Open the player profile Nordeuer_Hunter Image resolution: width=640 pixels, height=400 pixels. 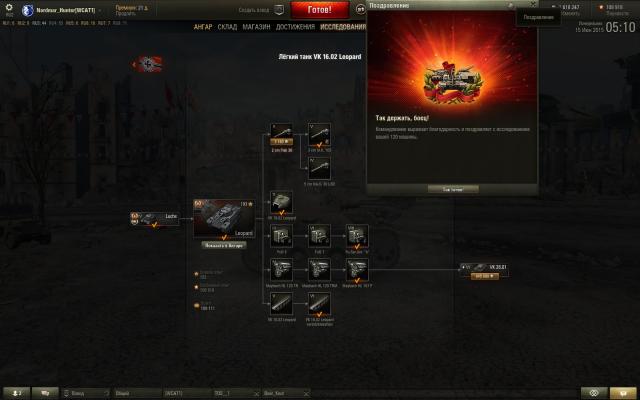(63, 8)
